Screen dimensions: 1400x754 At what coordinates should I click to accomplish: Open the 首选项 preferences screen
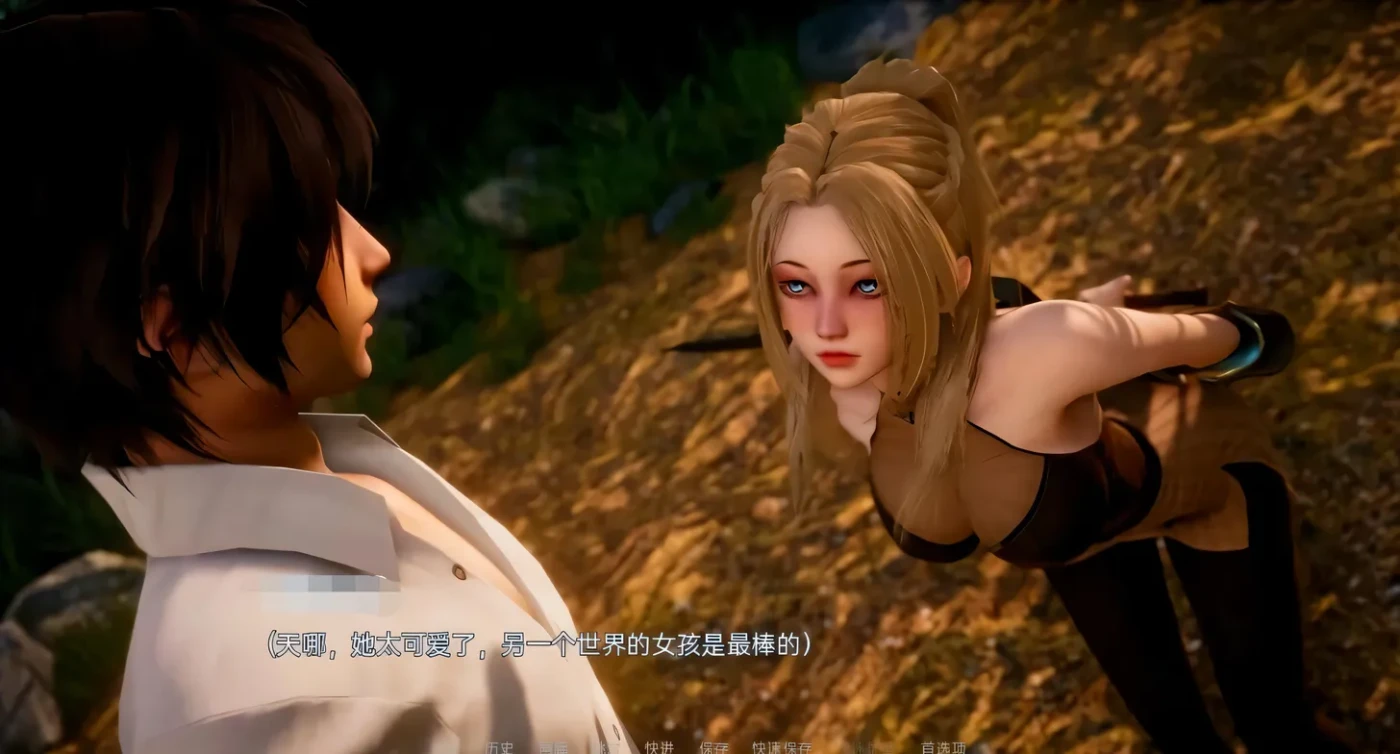click(x=945, y=747)
